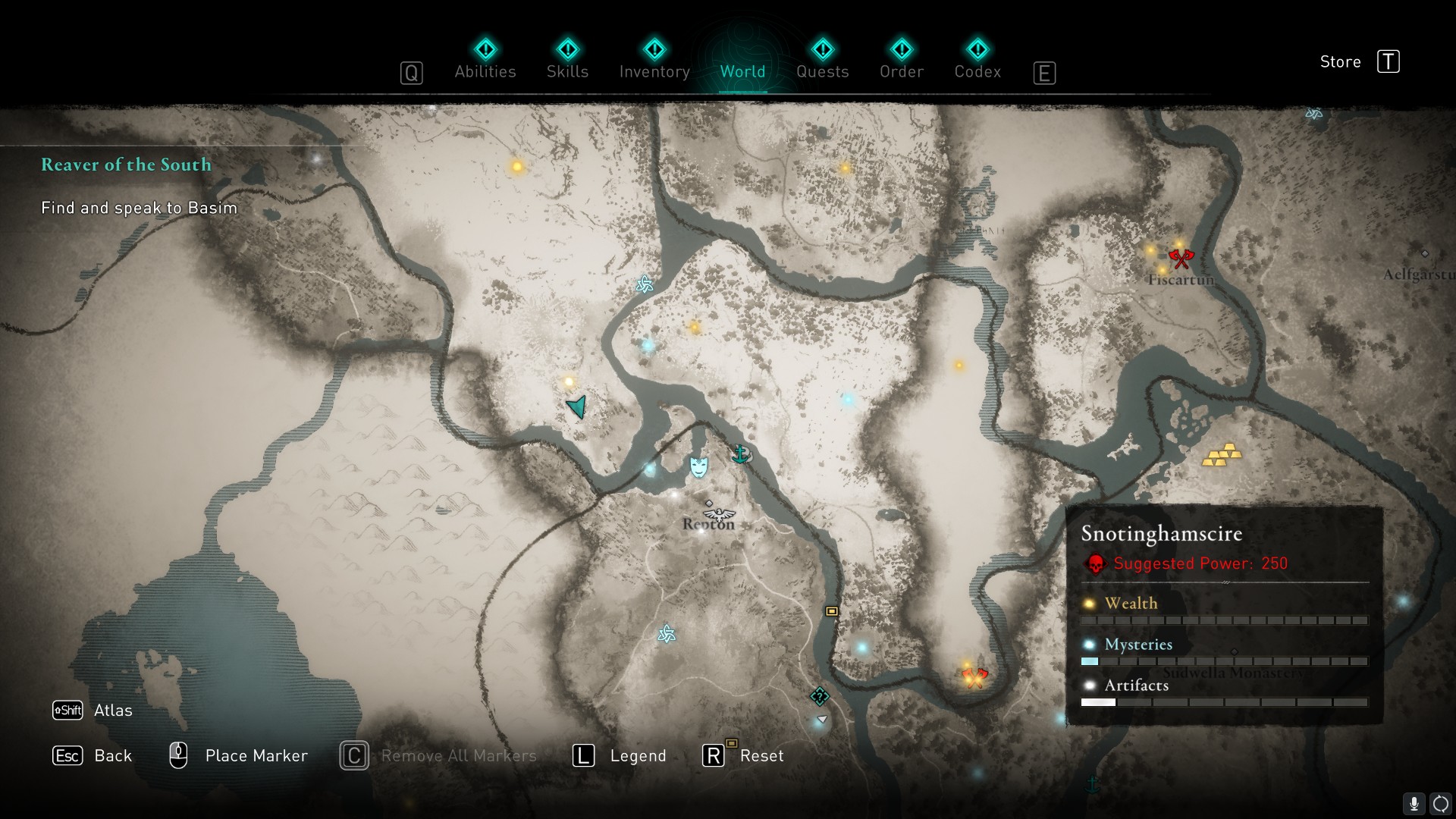The image size is (1456, 819).
Task: Open the Order tab
Action: coord(902,71)
